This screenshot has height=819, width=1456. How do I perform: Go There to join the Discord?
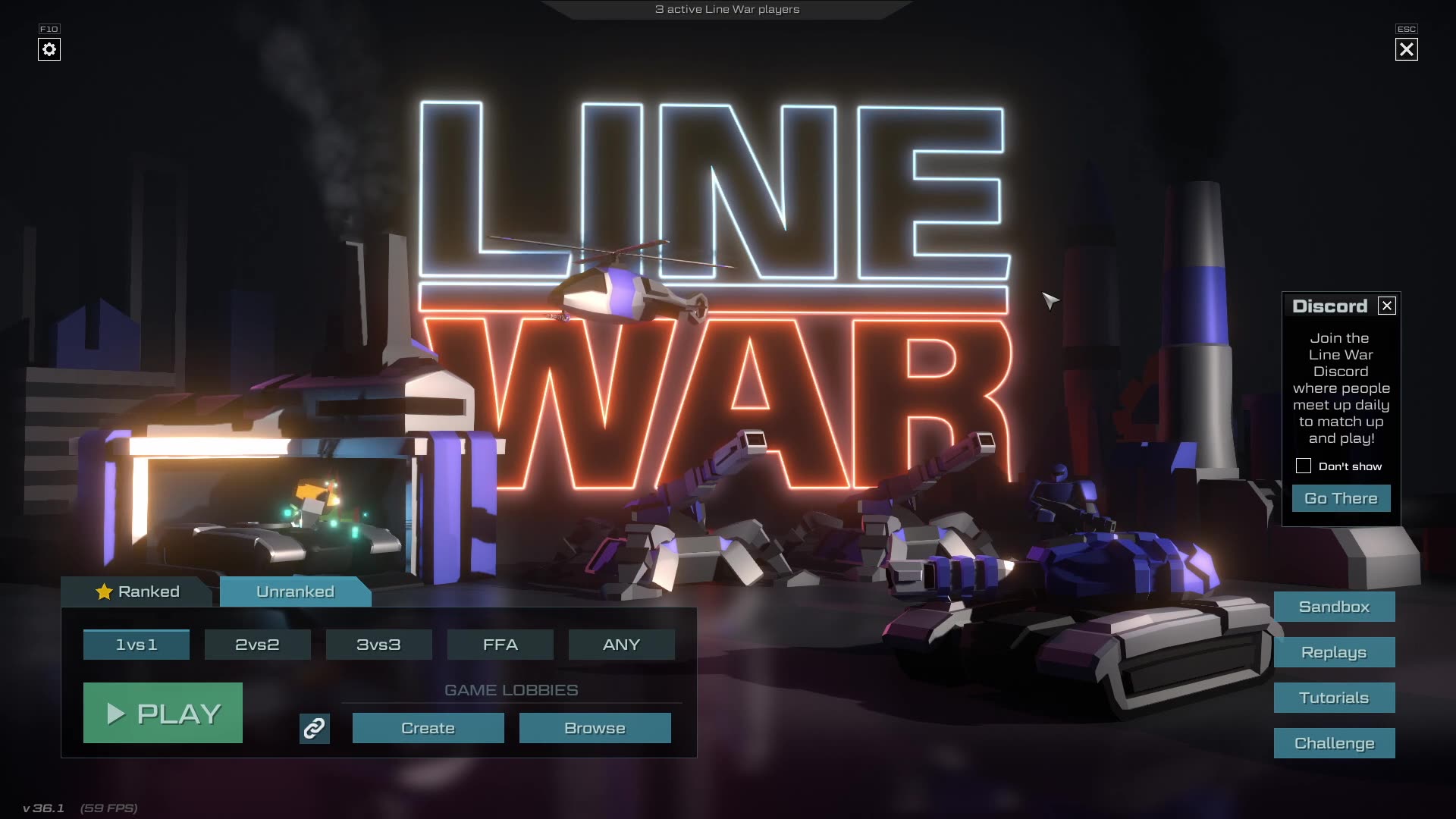pyautogui.click(x=1341, y=498)
